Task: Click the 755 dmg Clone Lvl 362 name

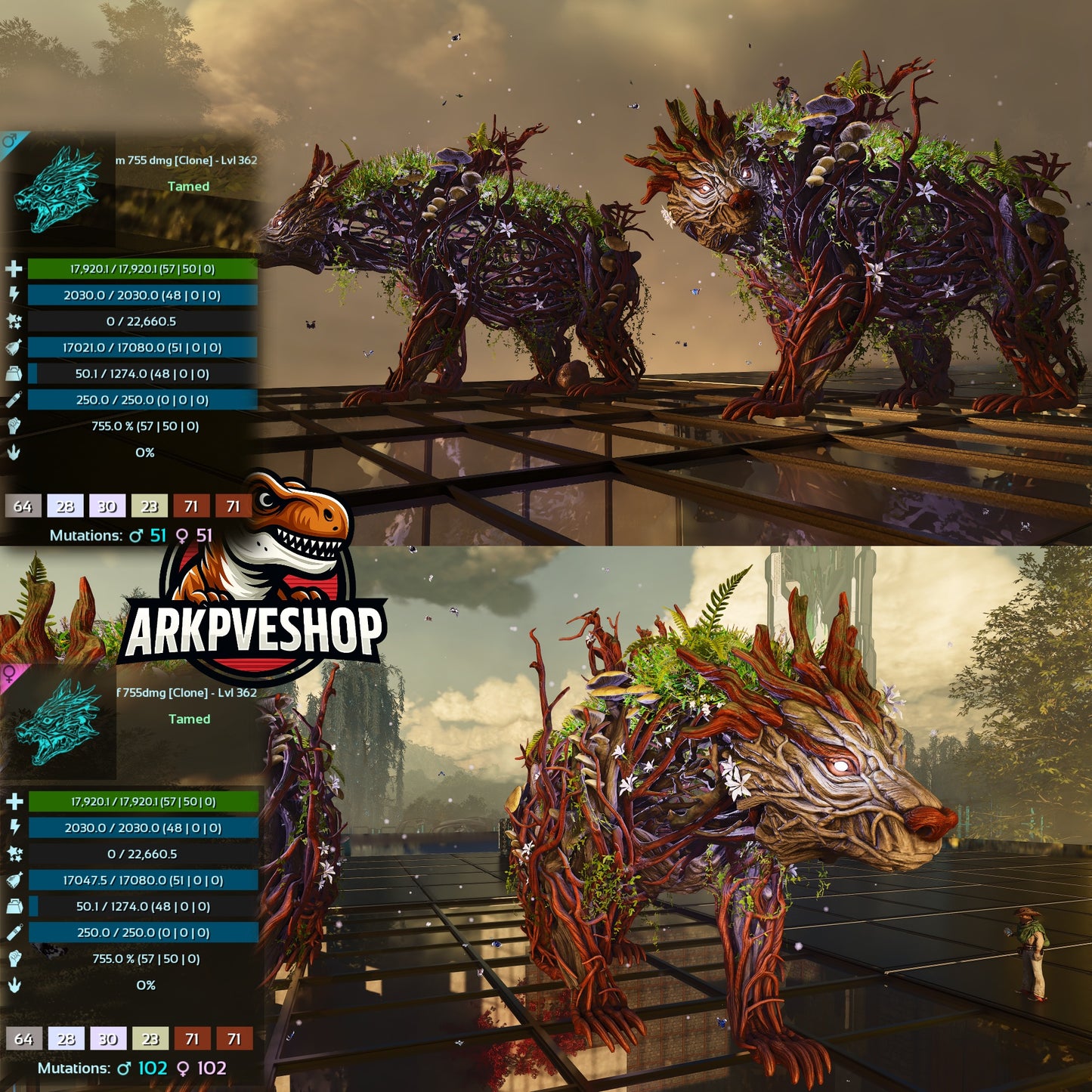Action: [185, 160]
